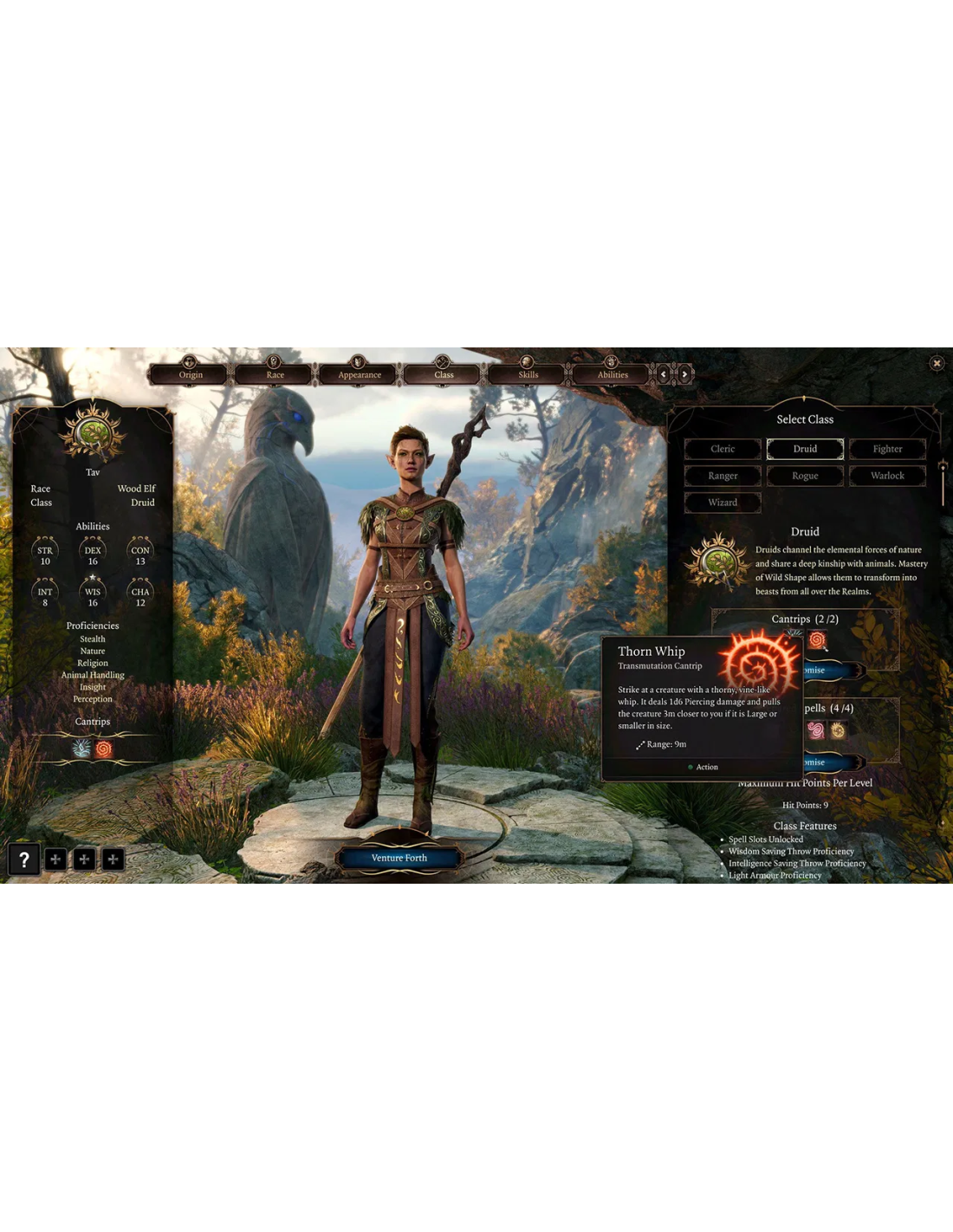Pick the Fighter class
This screenshot has width=953, height=1232.
887,449
